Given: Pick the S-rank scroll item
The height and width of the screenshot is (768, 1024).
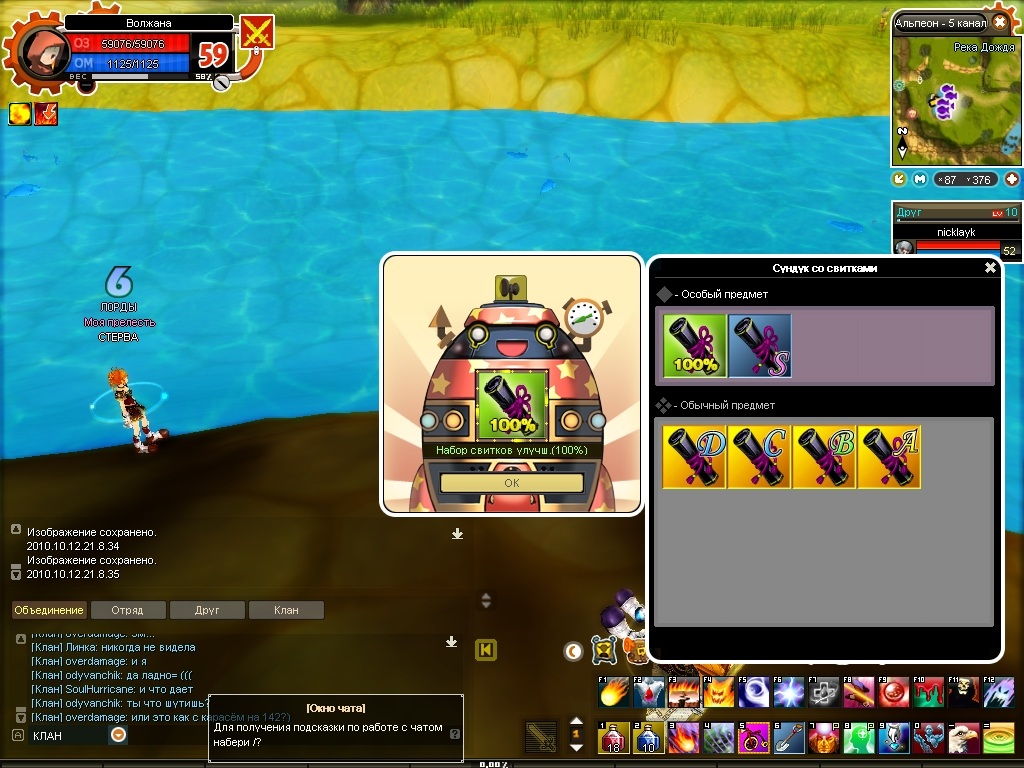Looking at the screenshot, I should click(760, 346).
